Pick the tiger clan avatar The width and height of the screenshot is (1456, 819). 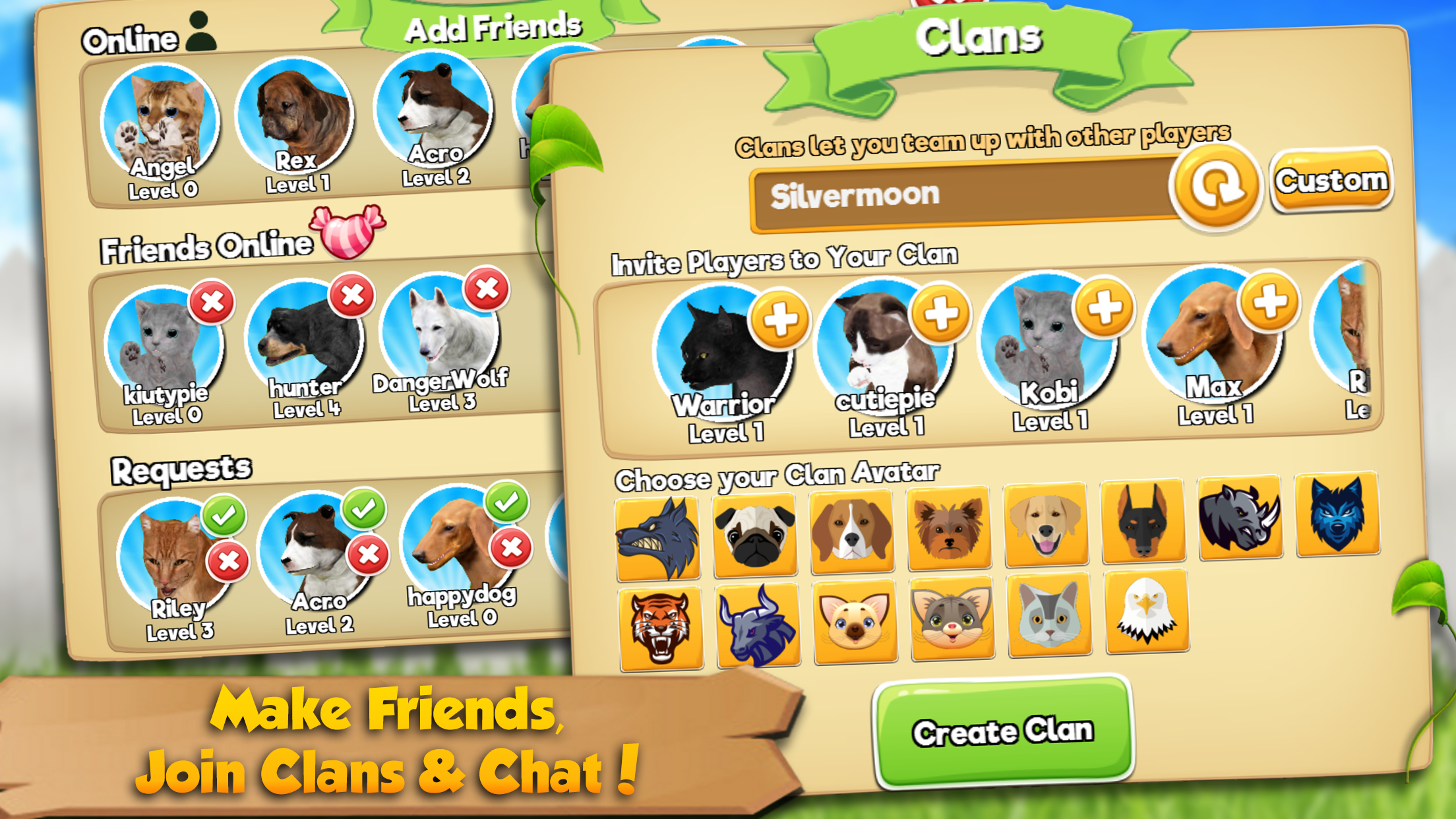[x=659, y=620]
